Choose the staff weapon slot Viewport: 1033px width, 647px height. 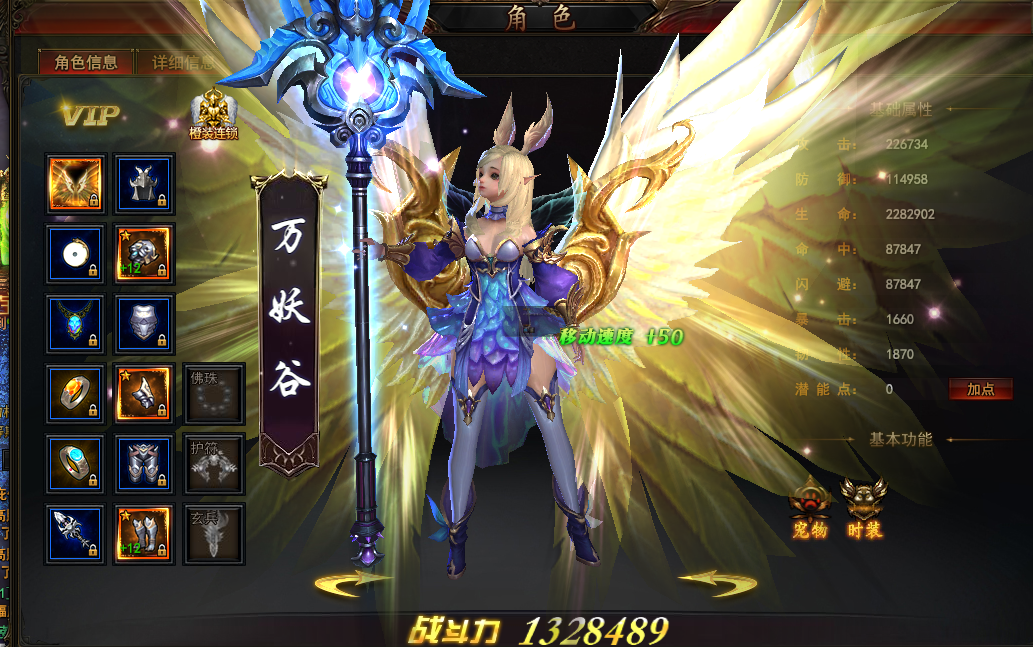coord(75,533)
